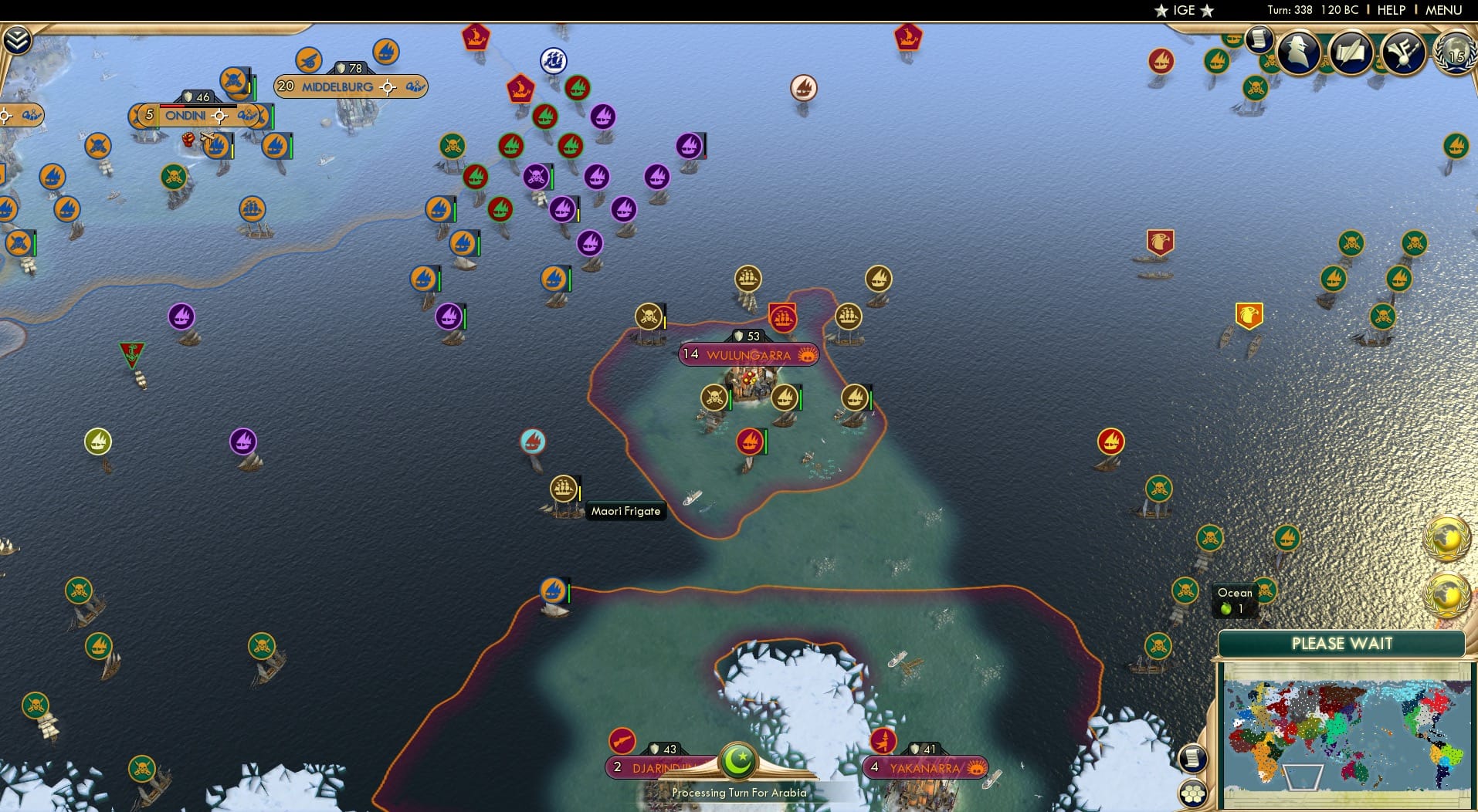Open the notification log scroll icon top-right
Image resolution: width=1478 pixels, height=812 pixels.
[1260, 42]
